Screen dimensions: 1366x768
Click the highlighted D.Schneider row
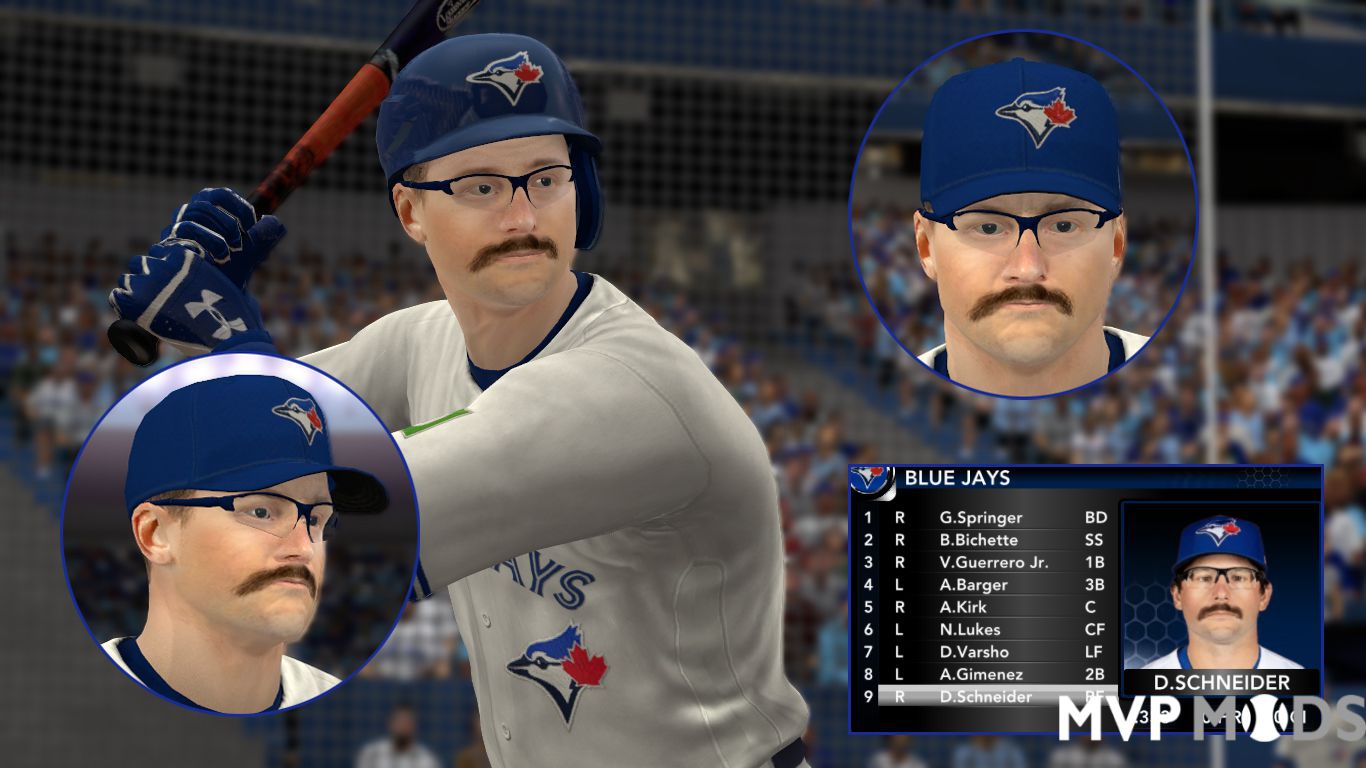click(x=985, y=697)
